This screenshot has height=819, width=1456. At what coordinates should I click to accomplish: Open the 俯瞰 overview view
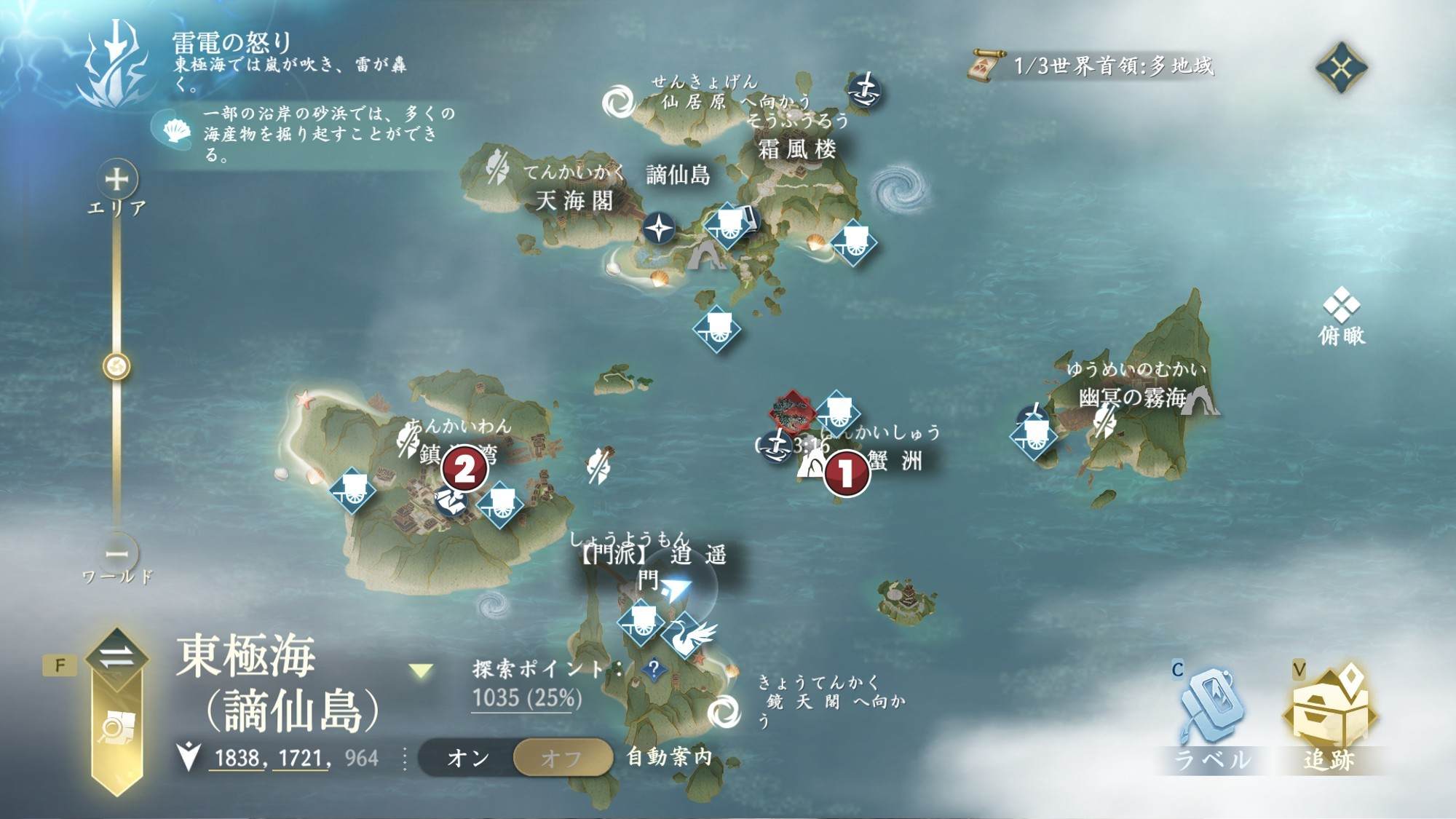coord(1341,315)
